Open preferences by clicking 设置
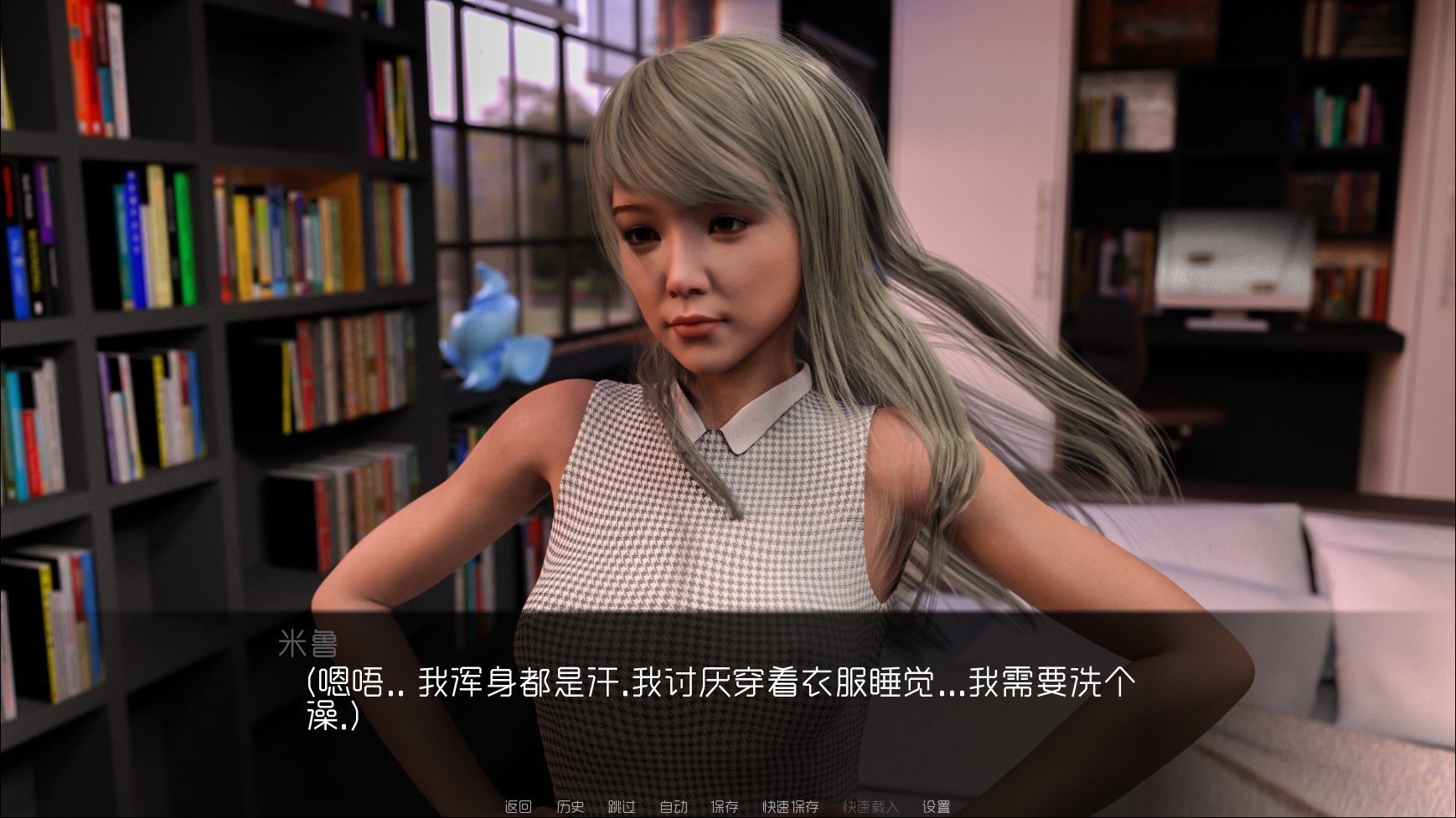Image resolution: width=1456 pixels, height=818 pixels. [936, 806]
